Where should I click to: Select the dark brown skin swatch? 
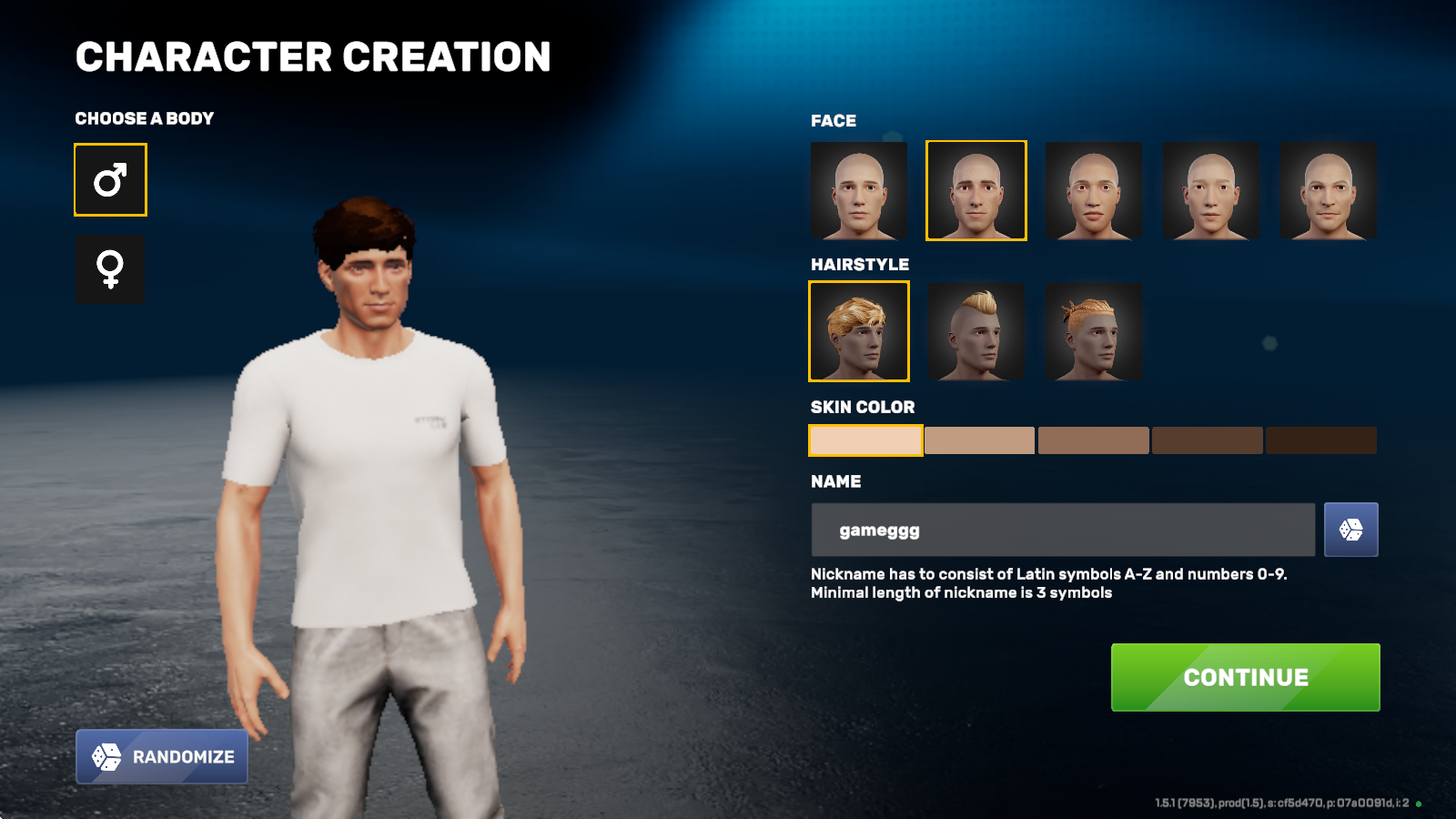tap(1207, 440)
